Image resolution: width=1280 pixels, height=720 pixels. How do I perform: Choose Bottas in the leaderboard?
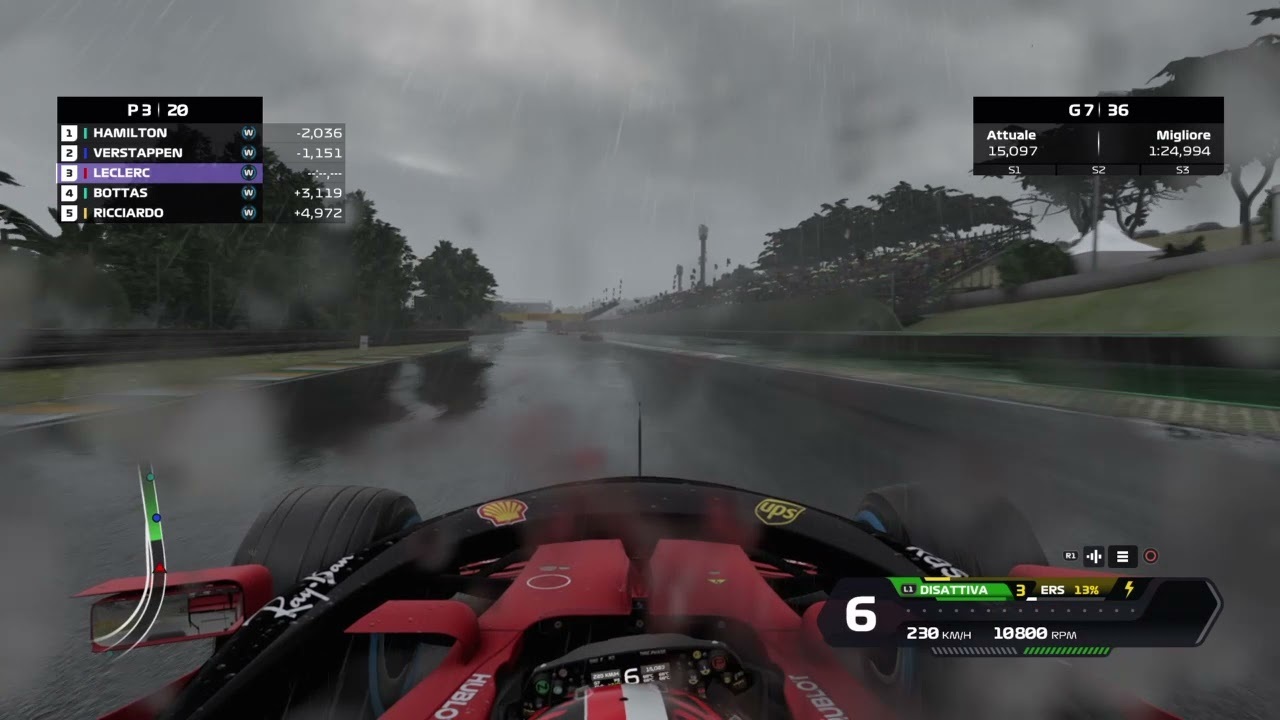(160, 193)
